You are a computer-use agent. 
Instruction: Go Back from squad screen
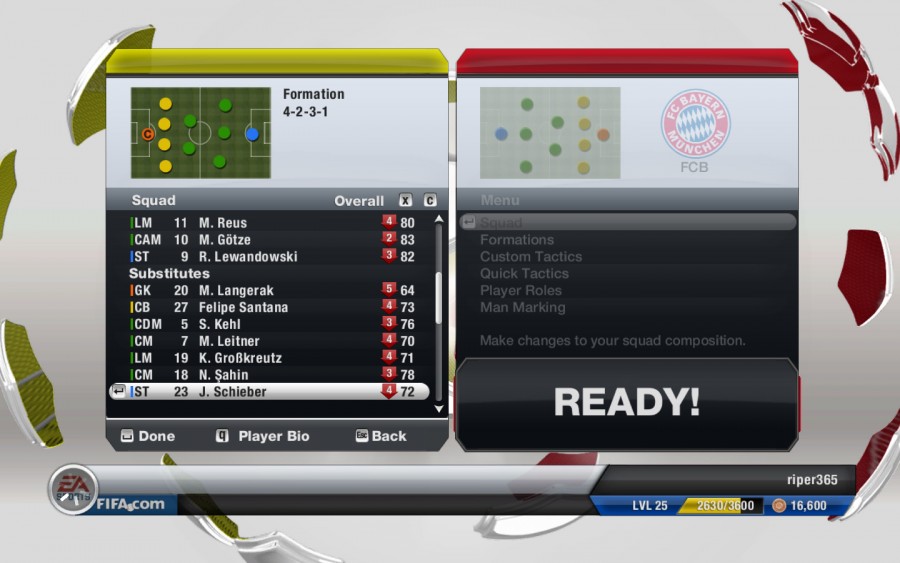381,436
